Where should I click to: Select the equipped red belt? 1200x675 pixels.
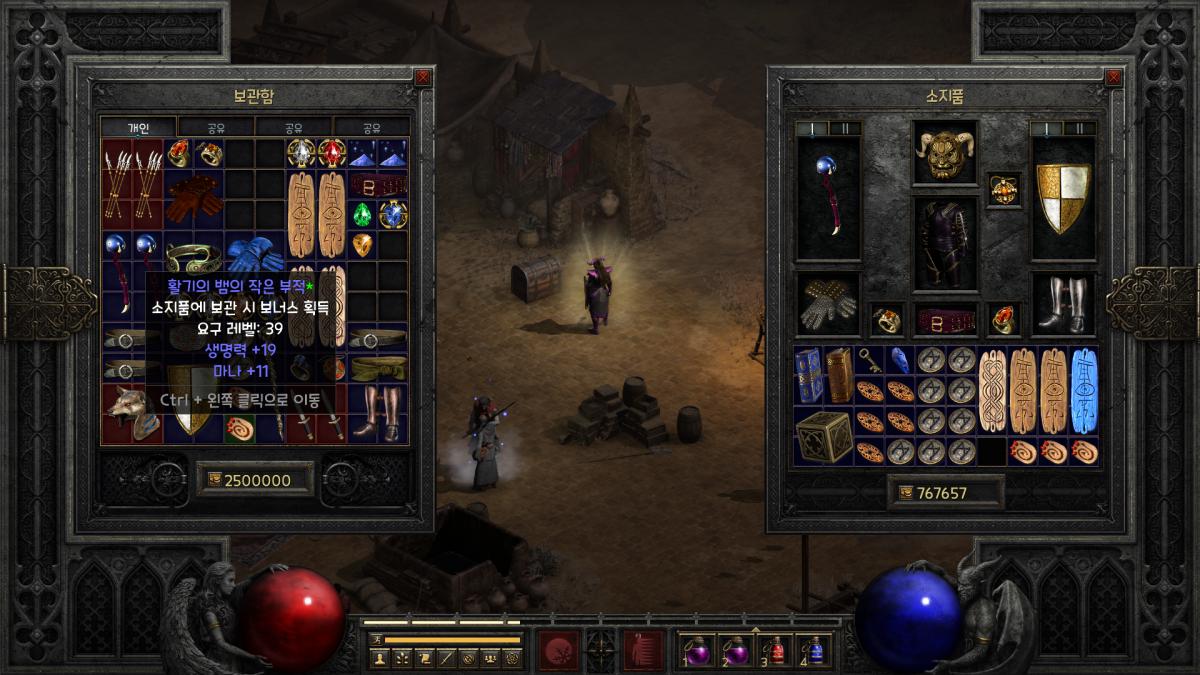(x=945, y=320)
